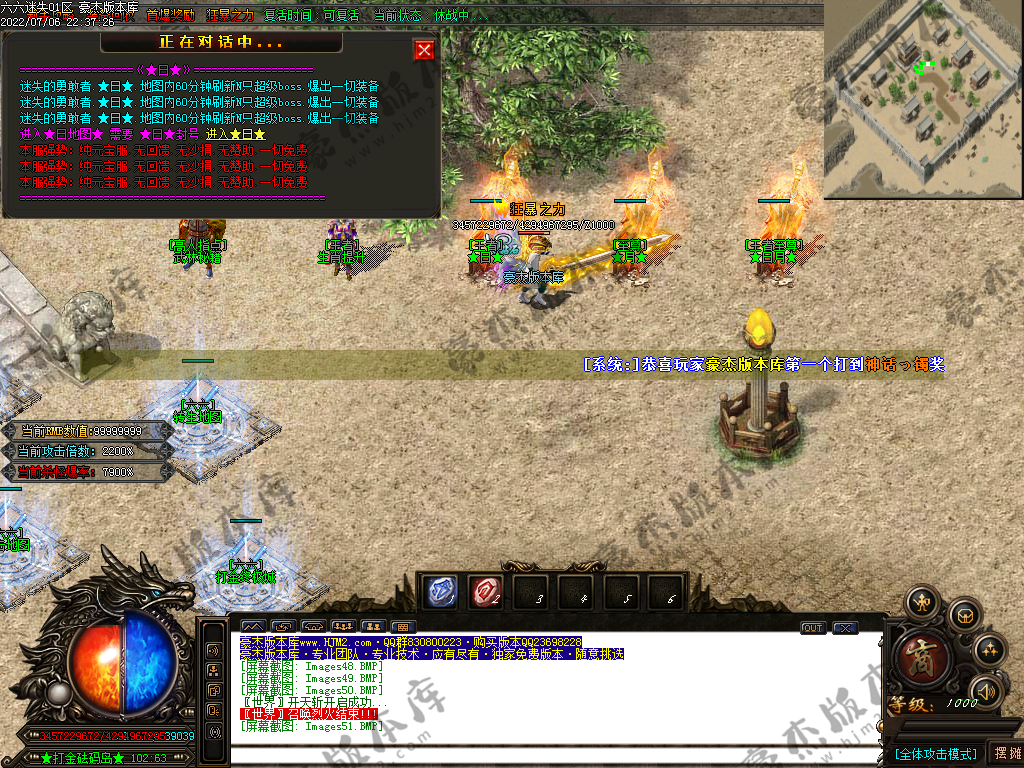The height and width of the screenshot is (768, 1024).
Task: Open the bag icon
Action: pyautogui.click(x=963, y=615)
